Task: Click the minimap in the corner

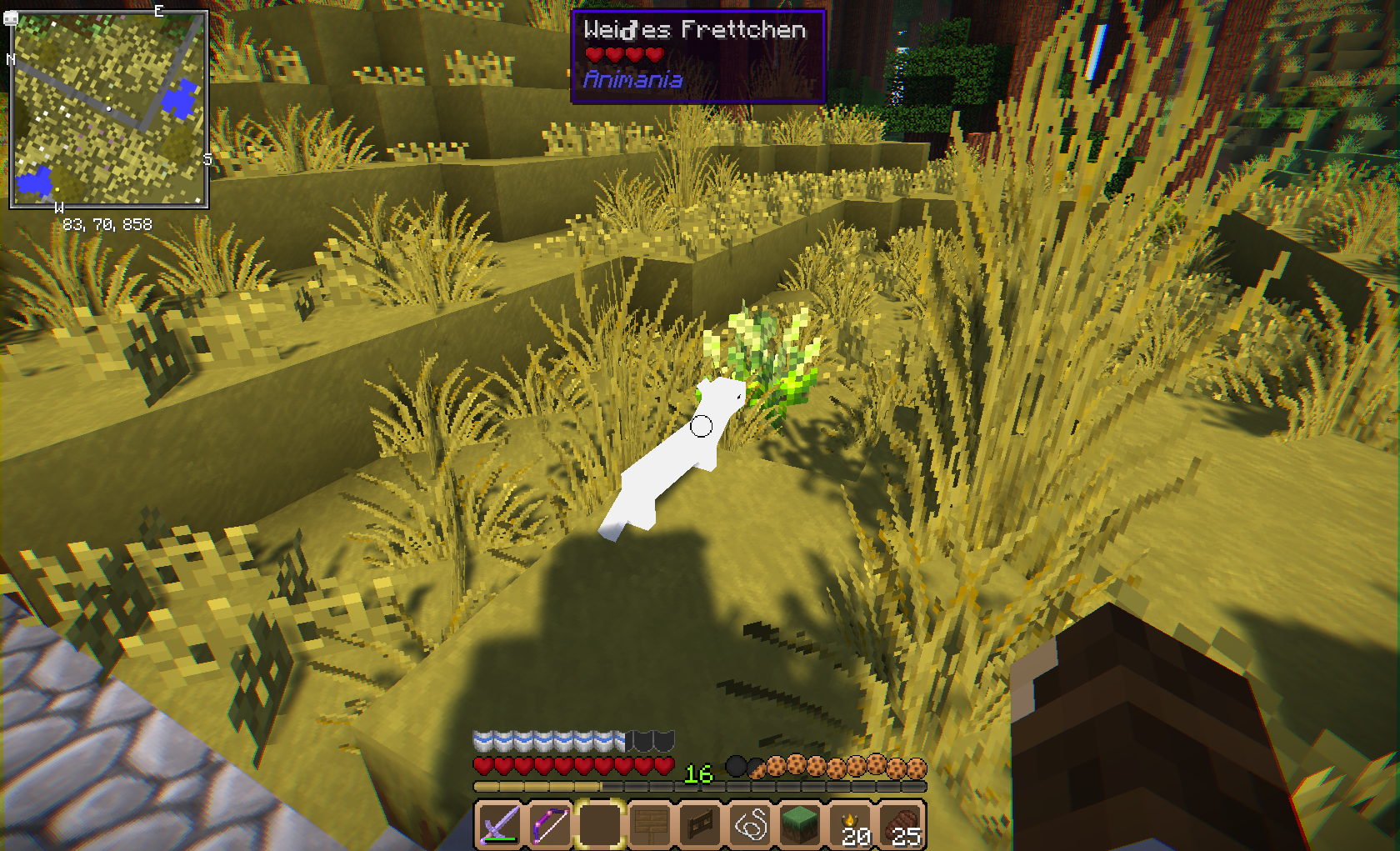Action: 108,109
